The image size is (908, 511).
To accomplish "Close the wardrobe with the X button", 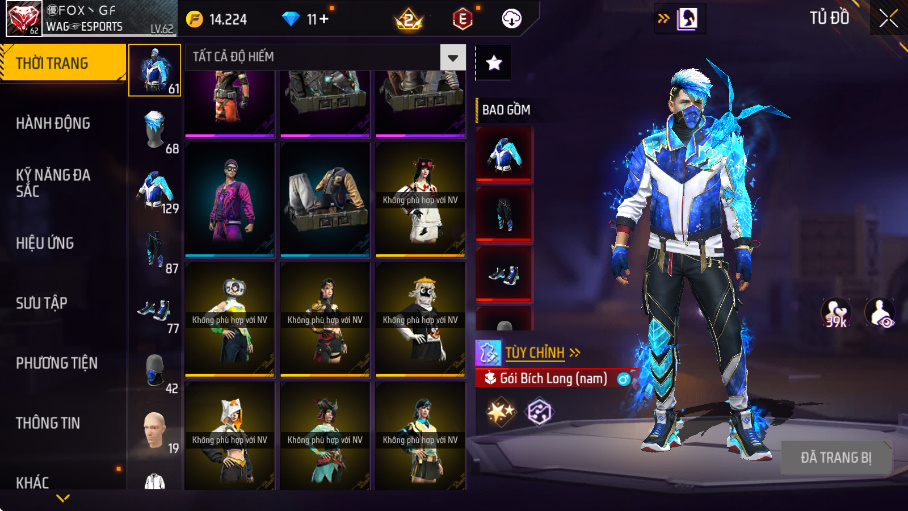I will coord(888,18).
